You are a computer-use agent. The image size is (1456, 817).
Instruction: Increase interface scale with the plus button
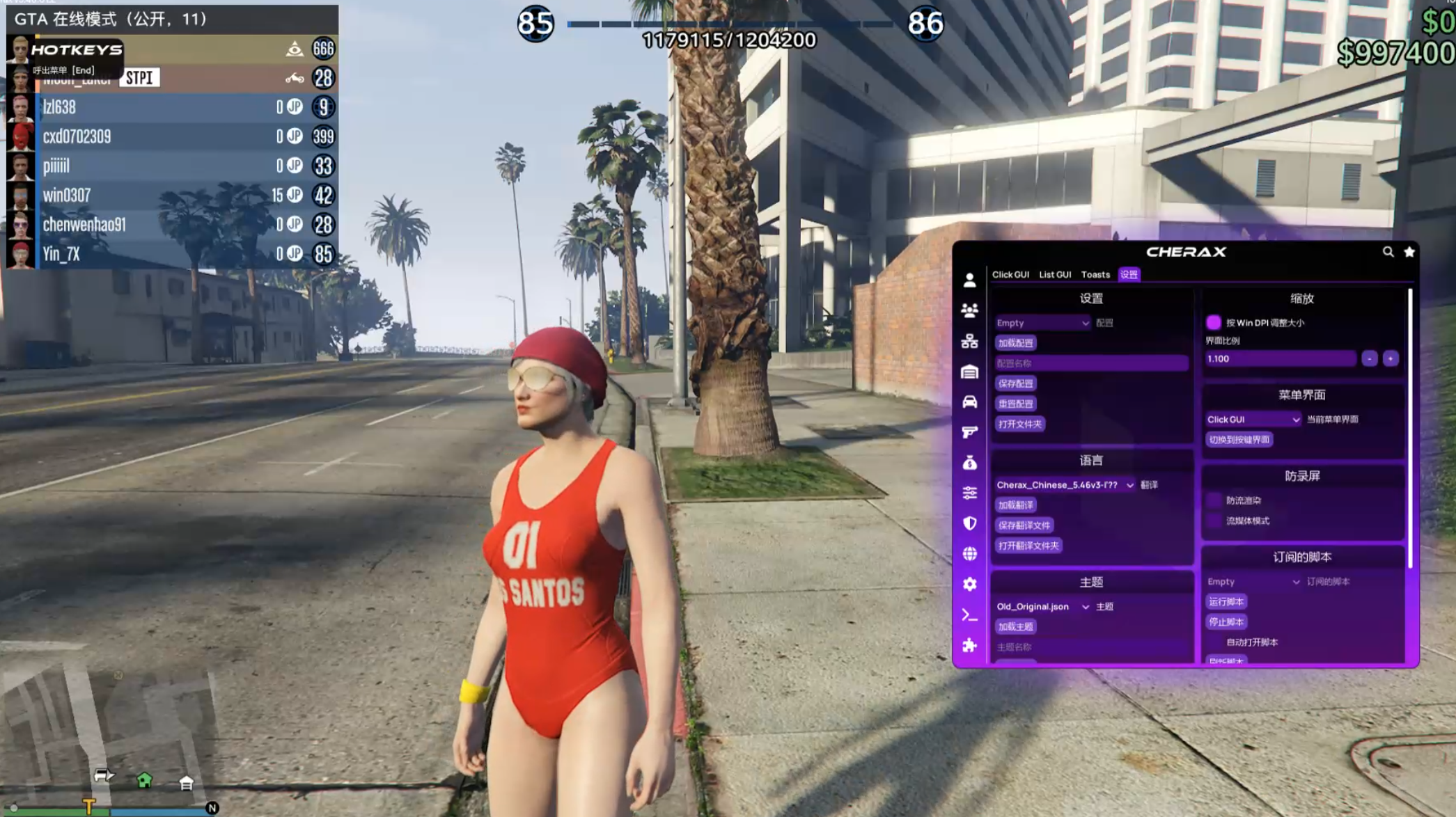(1390, 359)
